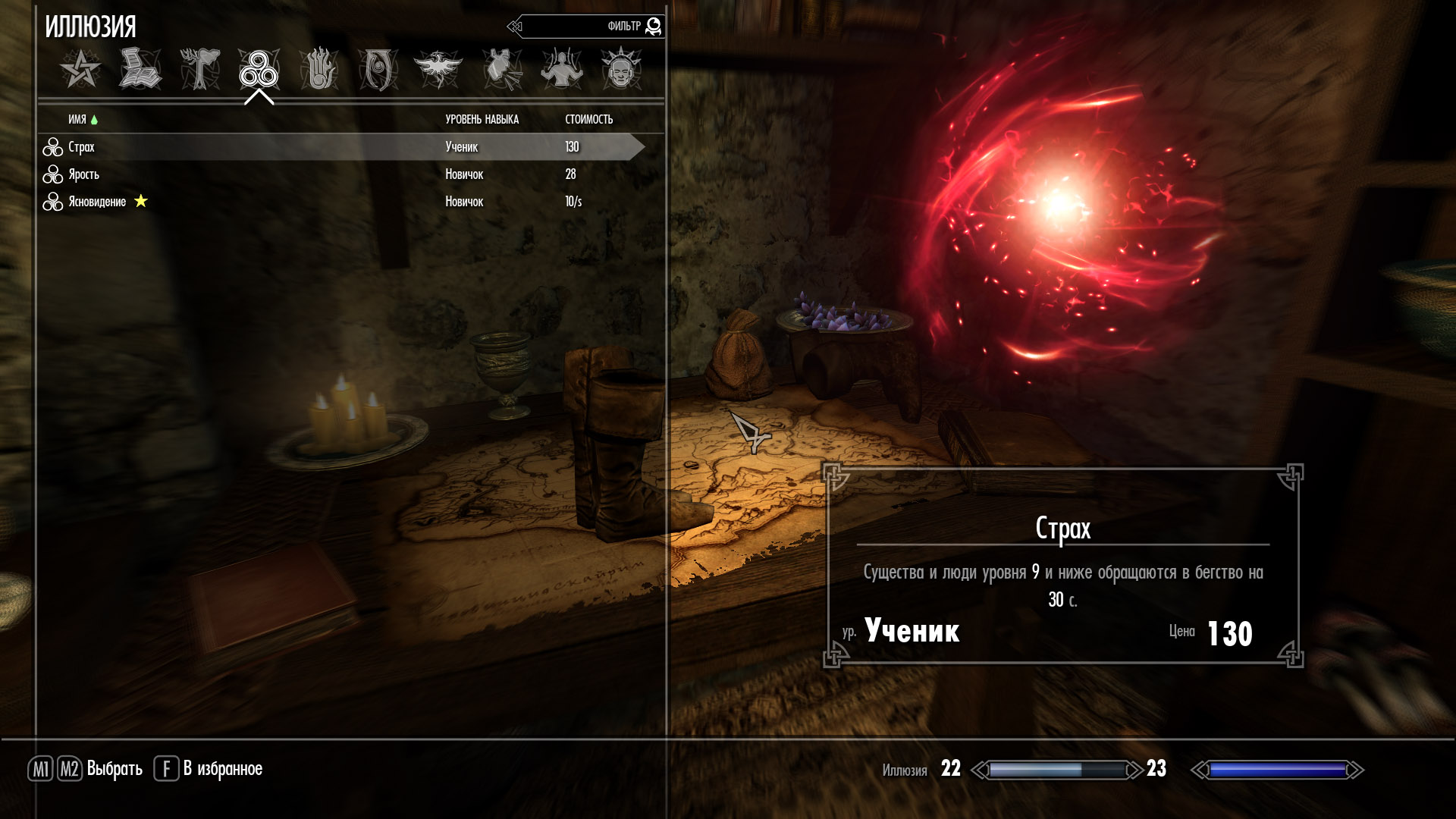The height and width of the screenshot is (819, 1456).
Task: Open the Conjuration school tab
Action: (x=378, y=70)
